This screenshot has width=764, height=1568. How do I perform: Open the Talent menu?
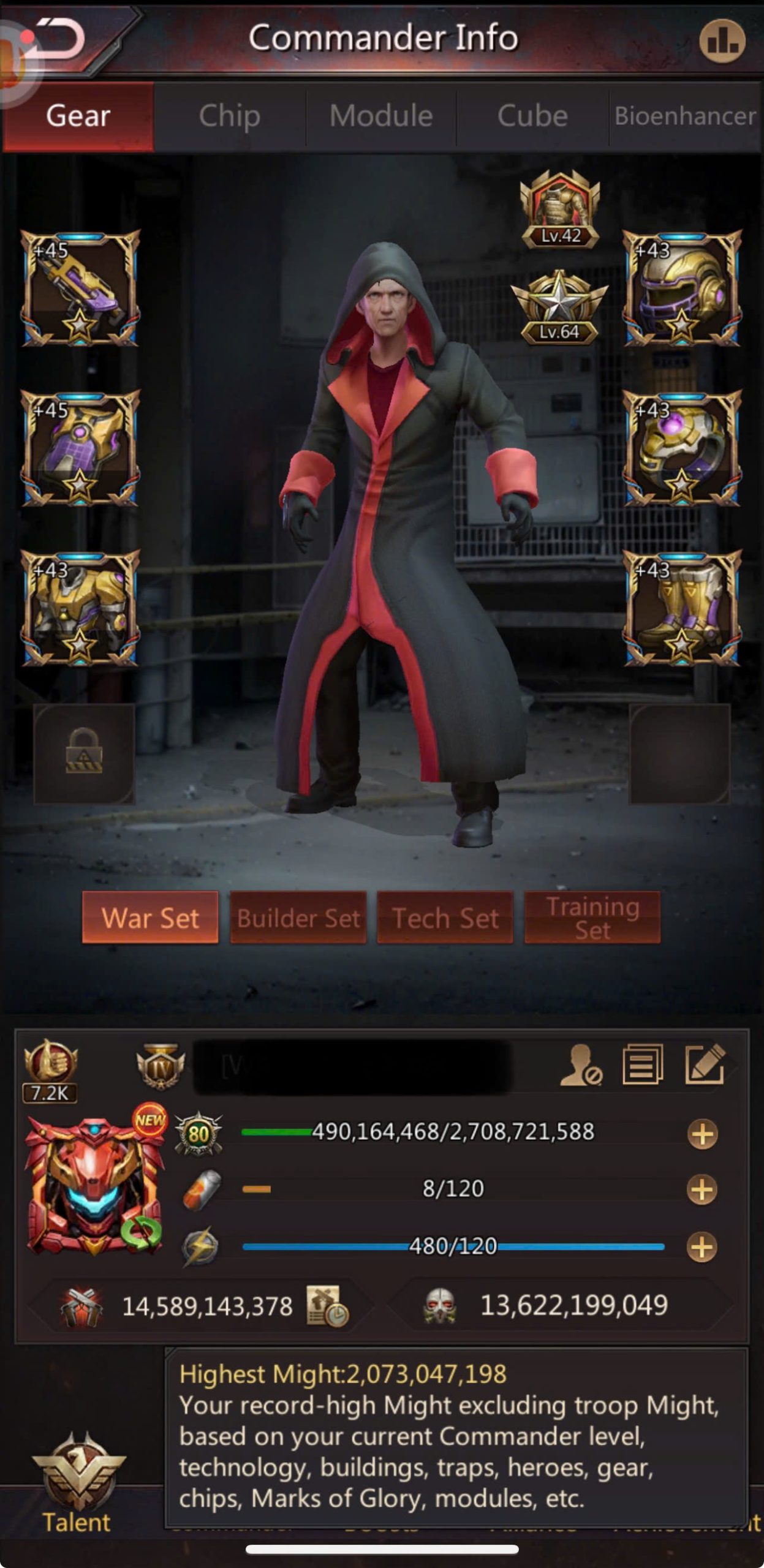pos(77,1482)
